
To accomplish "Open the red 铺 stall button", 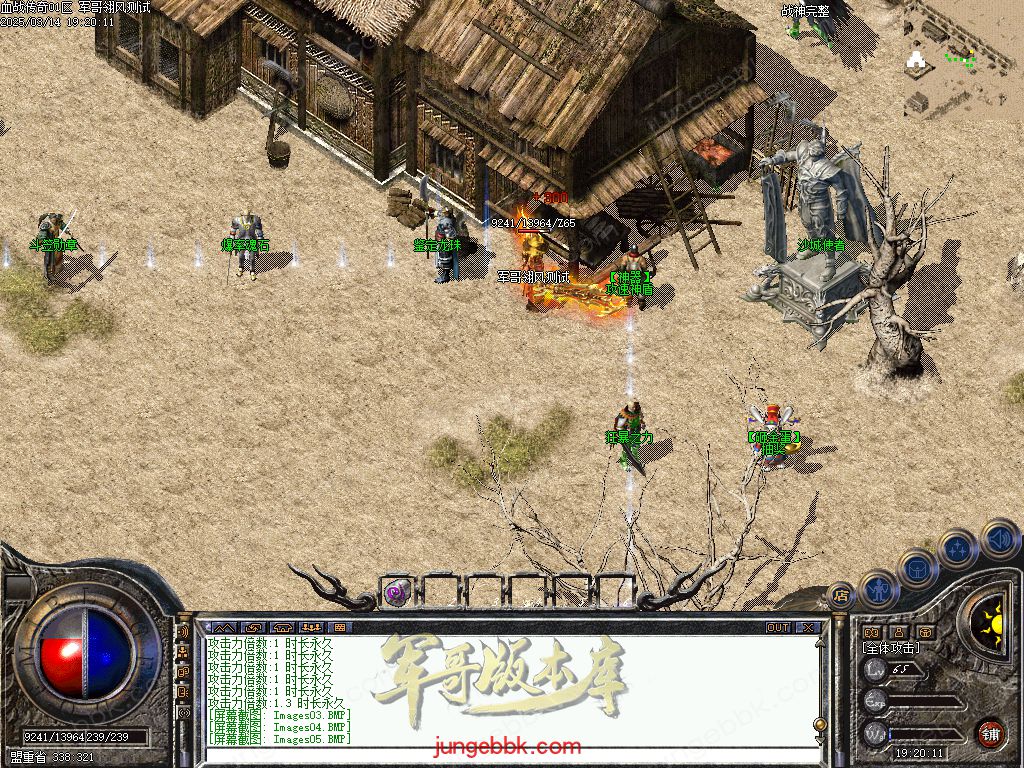I will [x=990, y=733].
